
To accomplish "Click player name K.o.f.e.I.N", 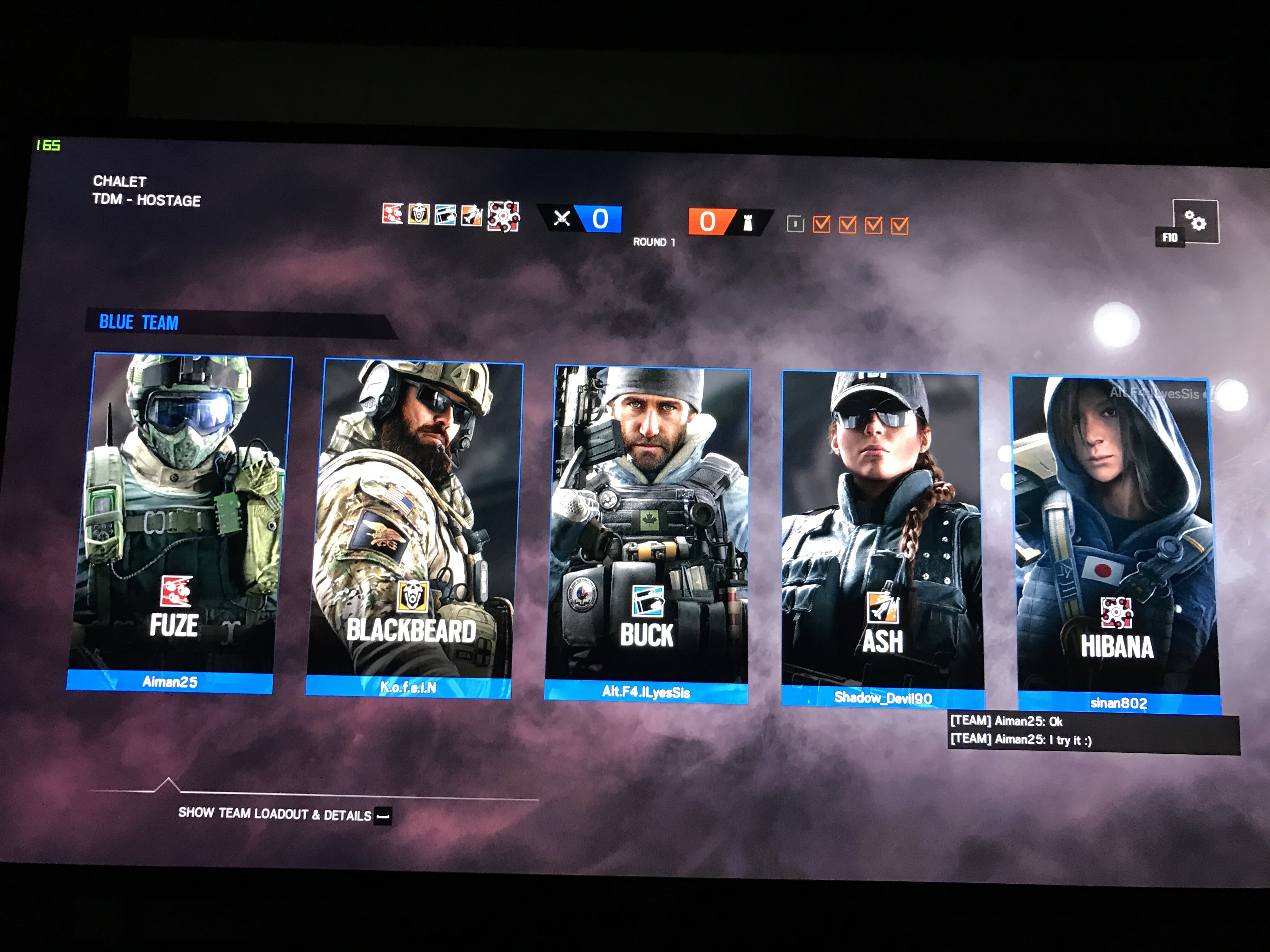I will coord(408,687).
